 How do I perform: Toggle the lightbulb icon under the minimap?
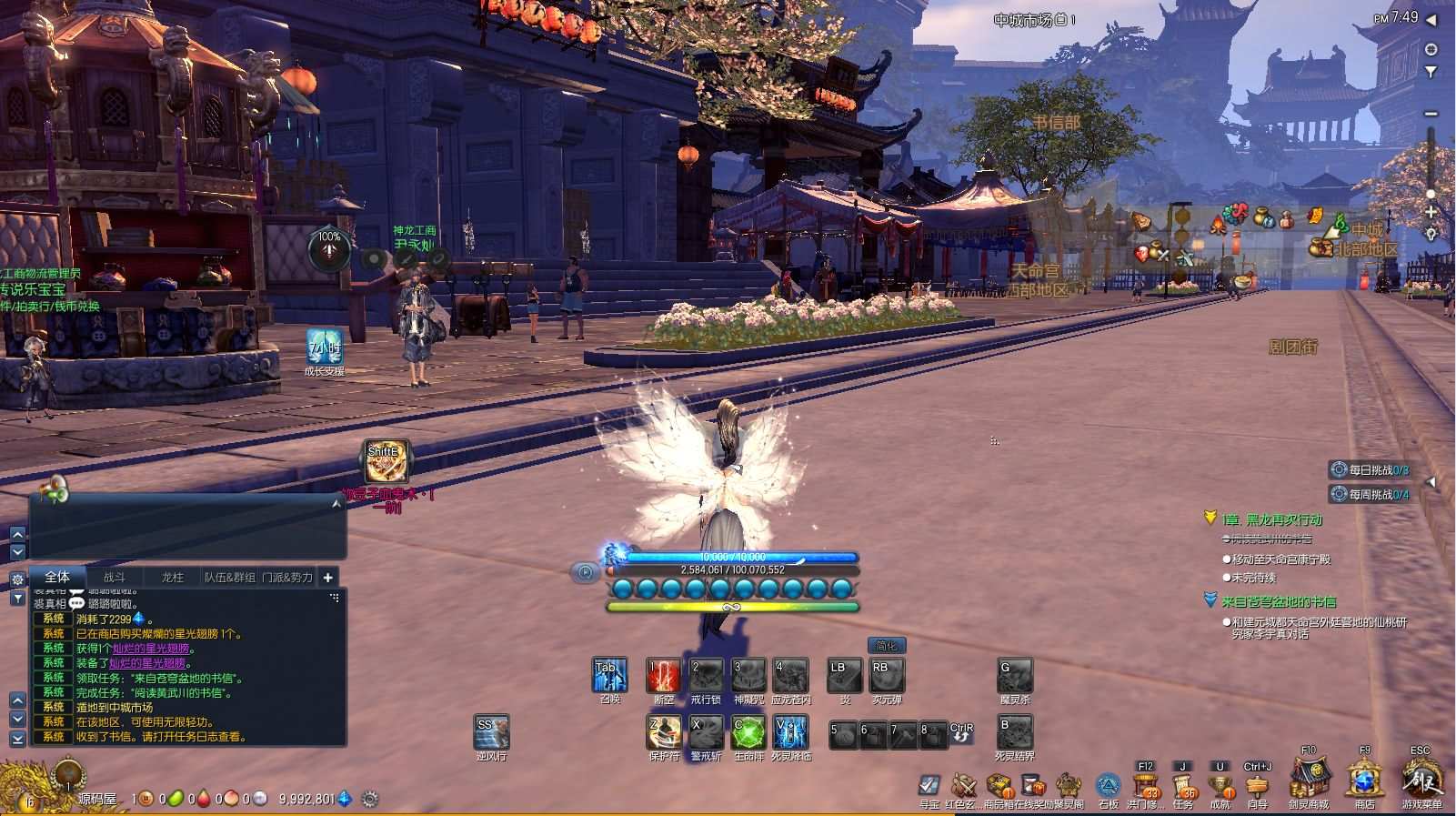tap(1431, 234)
